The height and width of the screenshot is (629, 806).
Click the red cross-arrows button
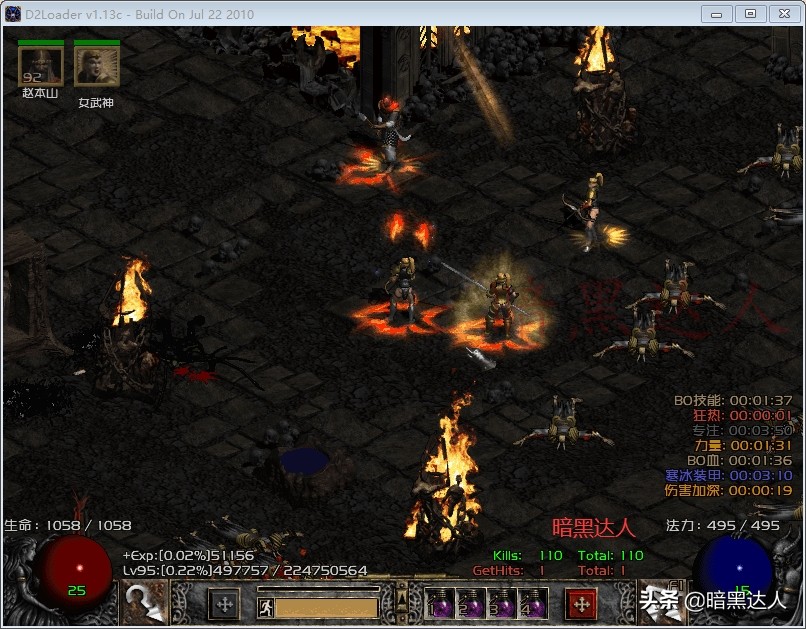[581, 604]
